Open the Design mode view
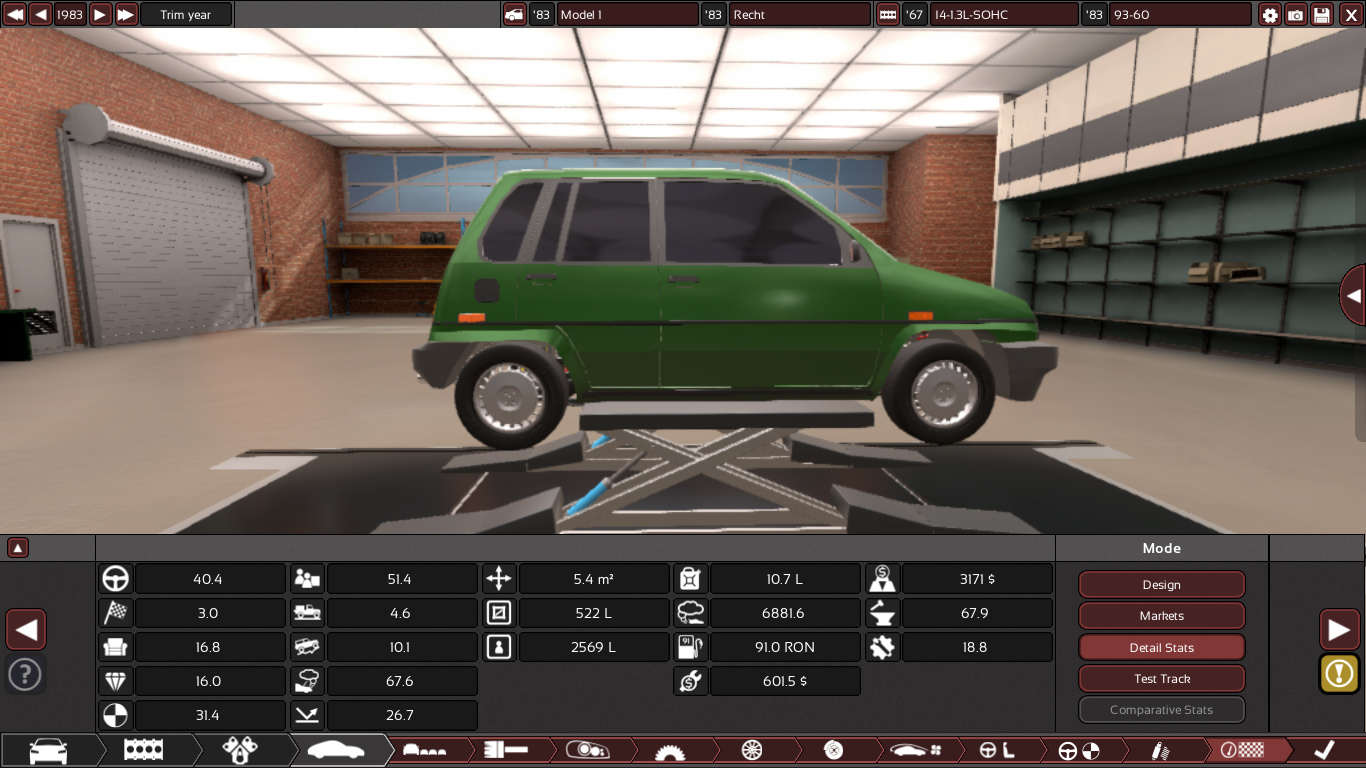This screenshot has height=768, width=1366. click(x=1161, y=584)
